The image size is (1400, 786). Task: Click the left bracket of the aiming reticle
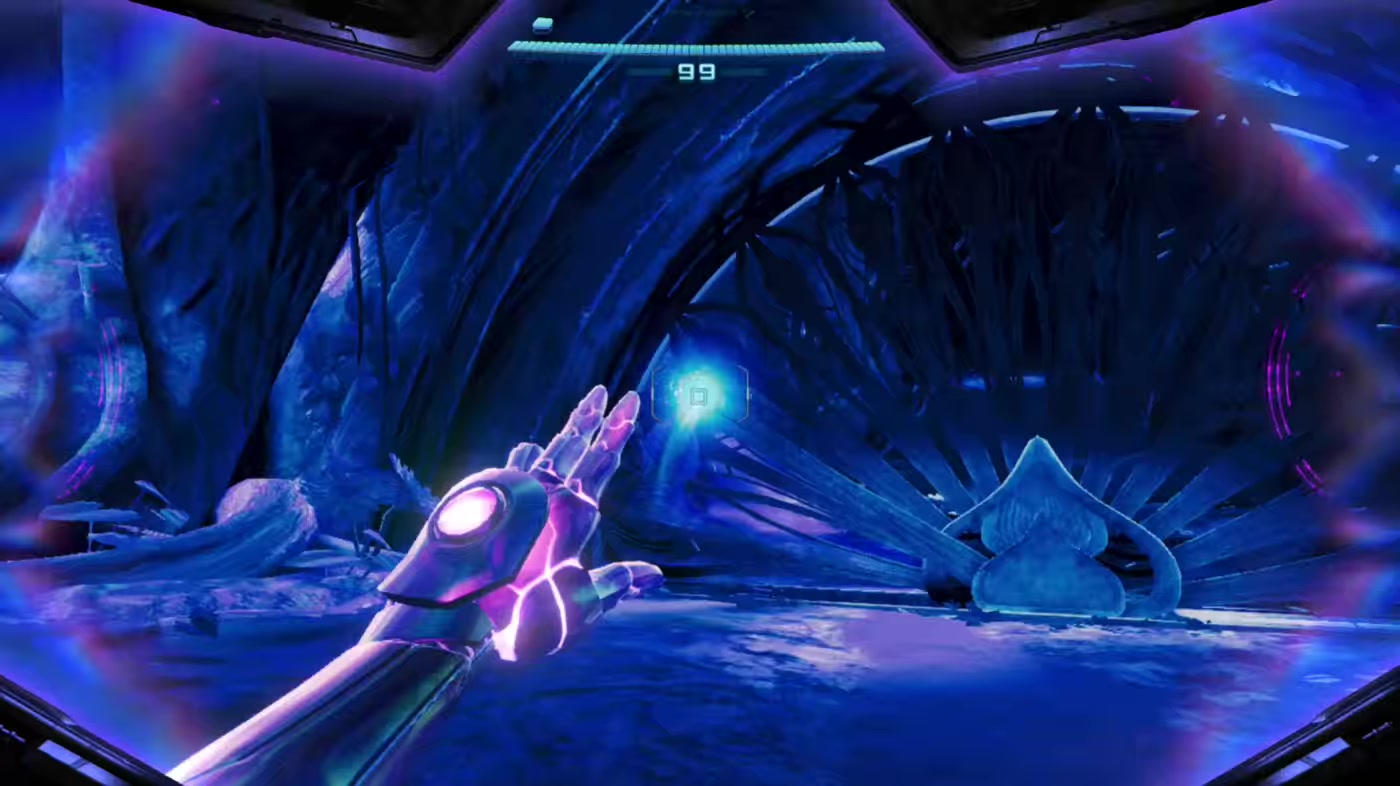tap(655, 396)
